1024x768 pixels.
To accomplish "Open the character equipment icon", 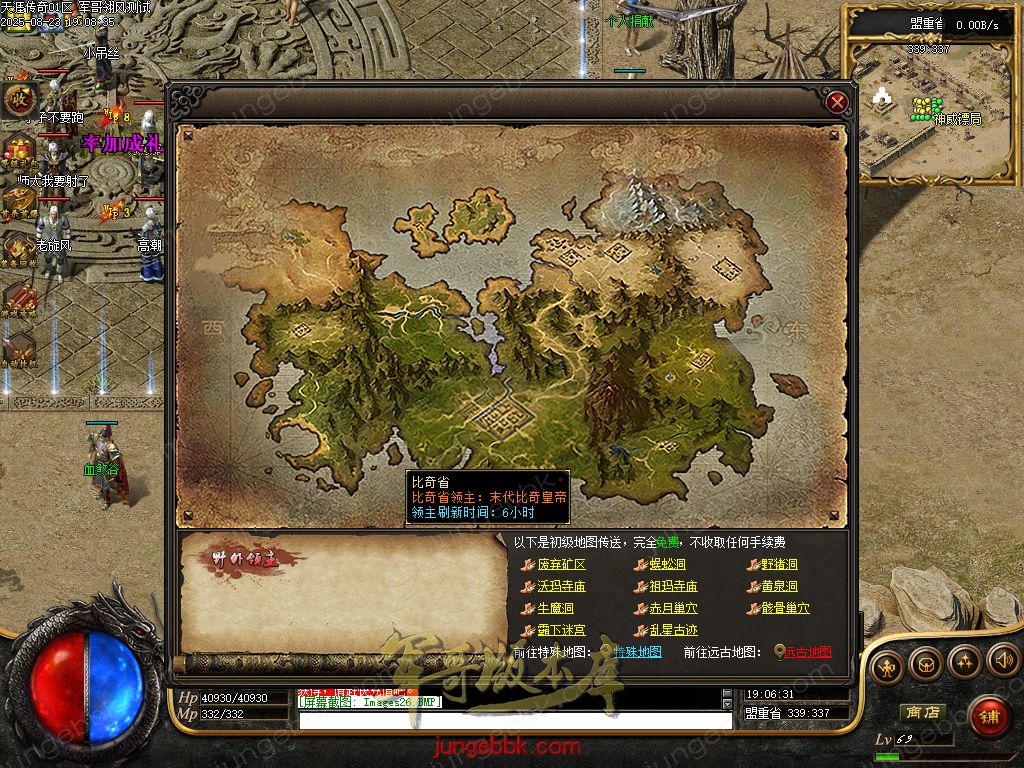I will [885, 667].
